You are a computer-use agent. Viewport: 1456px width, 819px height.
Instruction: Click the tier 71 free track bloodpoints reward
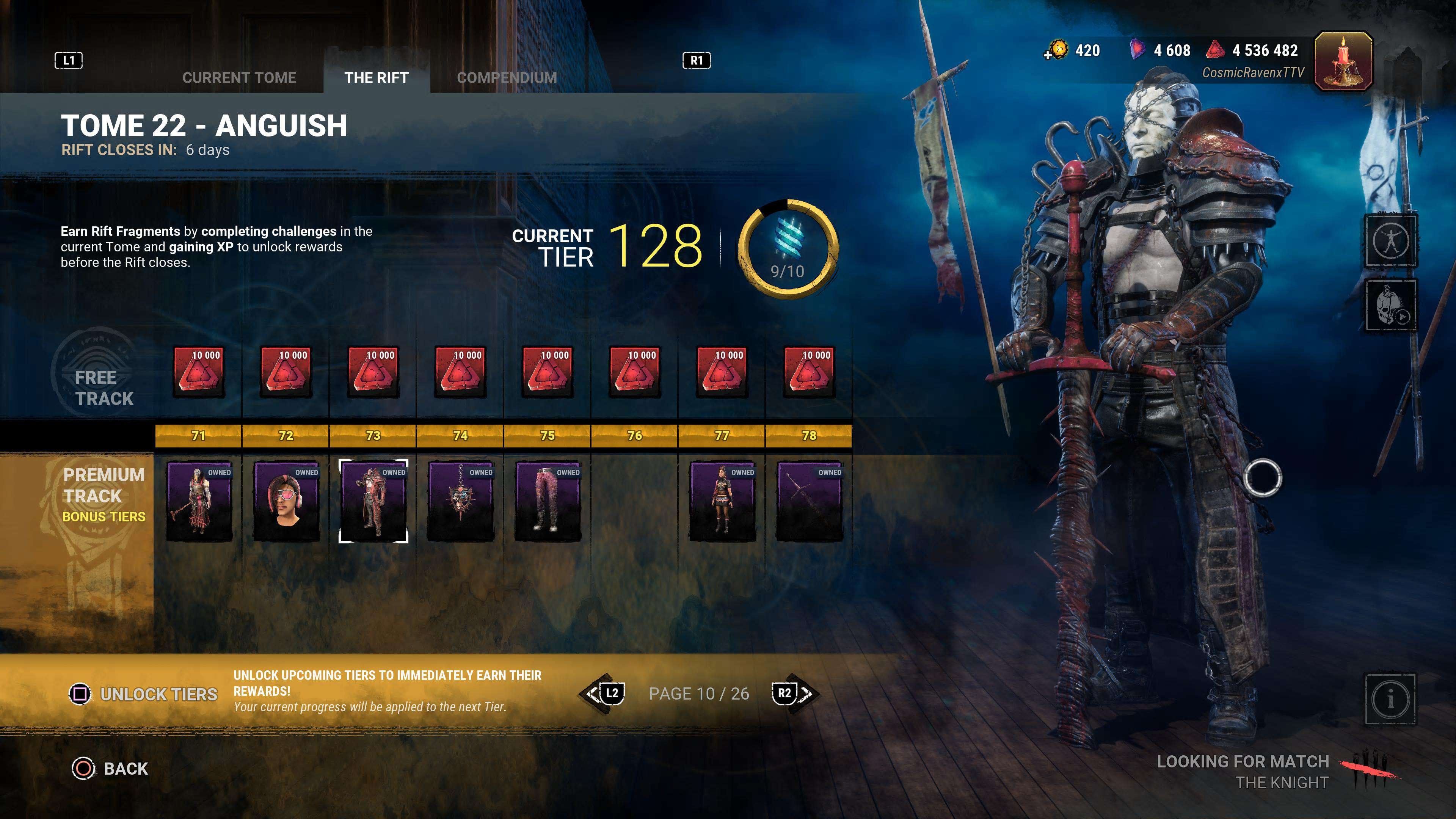point(199,372)
